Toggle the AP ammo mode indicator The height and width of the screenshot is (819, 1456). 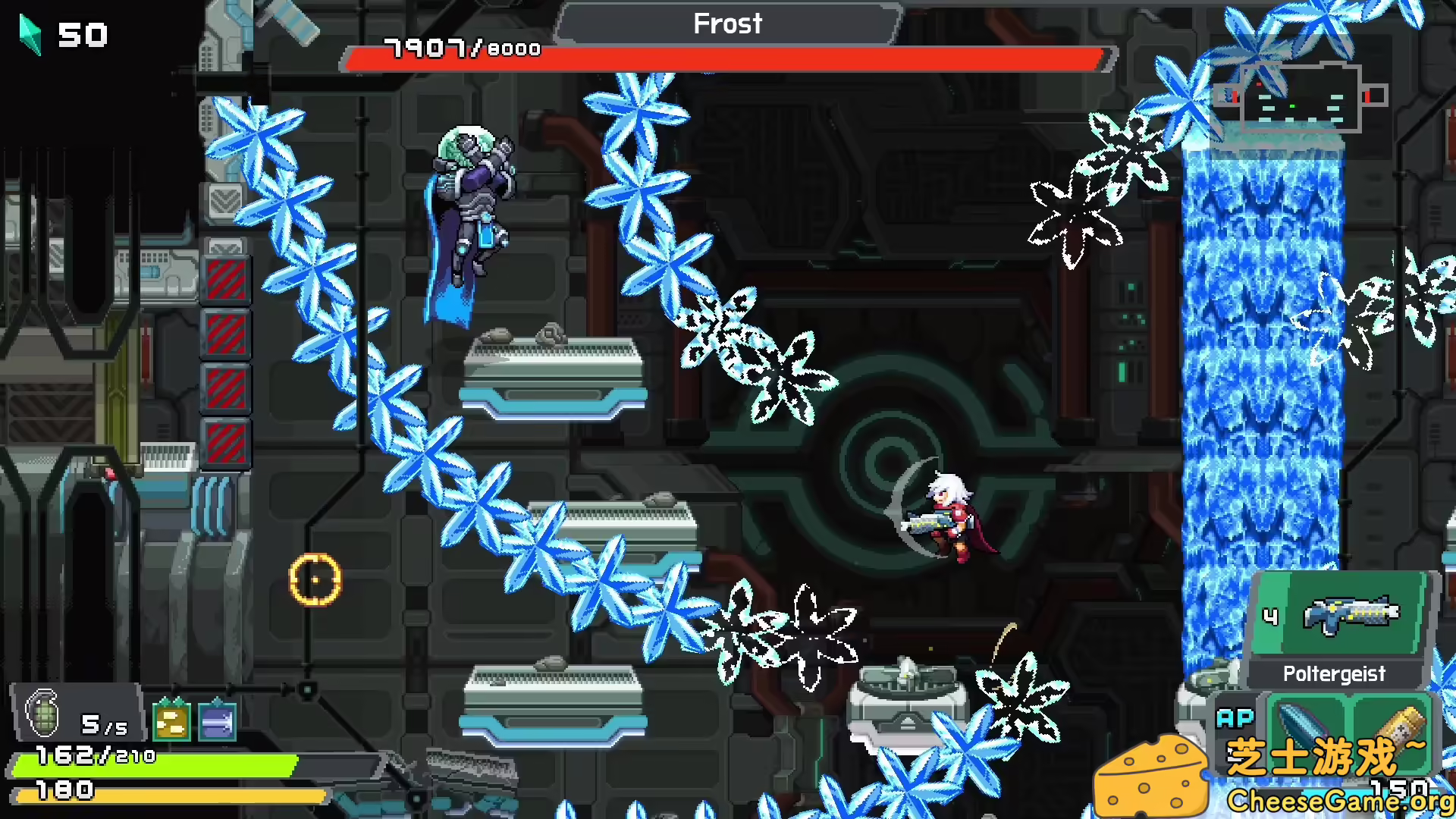tap(1237, 717)
